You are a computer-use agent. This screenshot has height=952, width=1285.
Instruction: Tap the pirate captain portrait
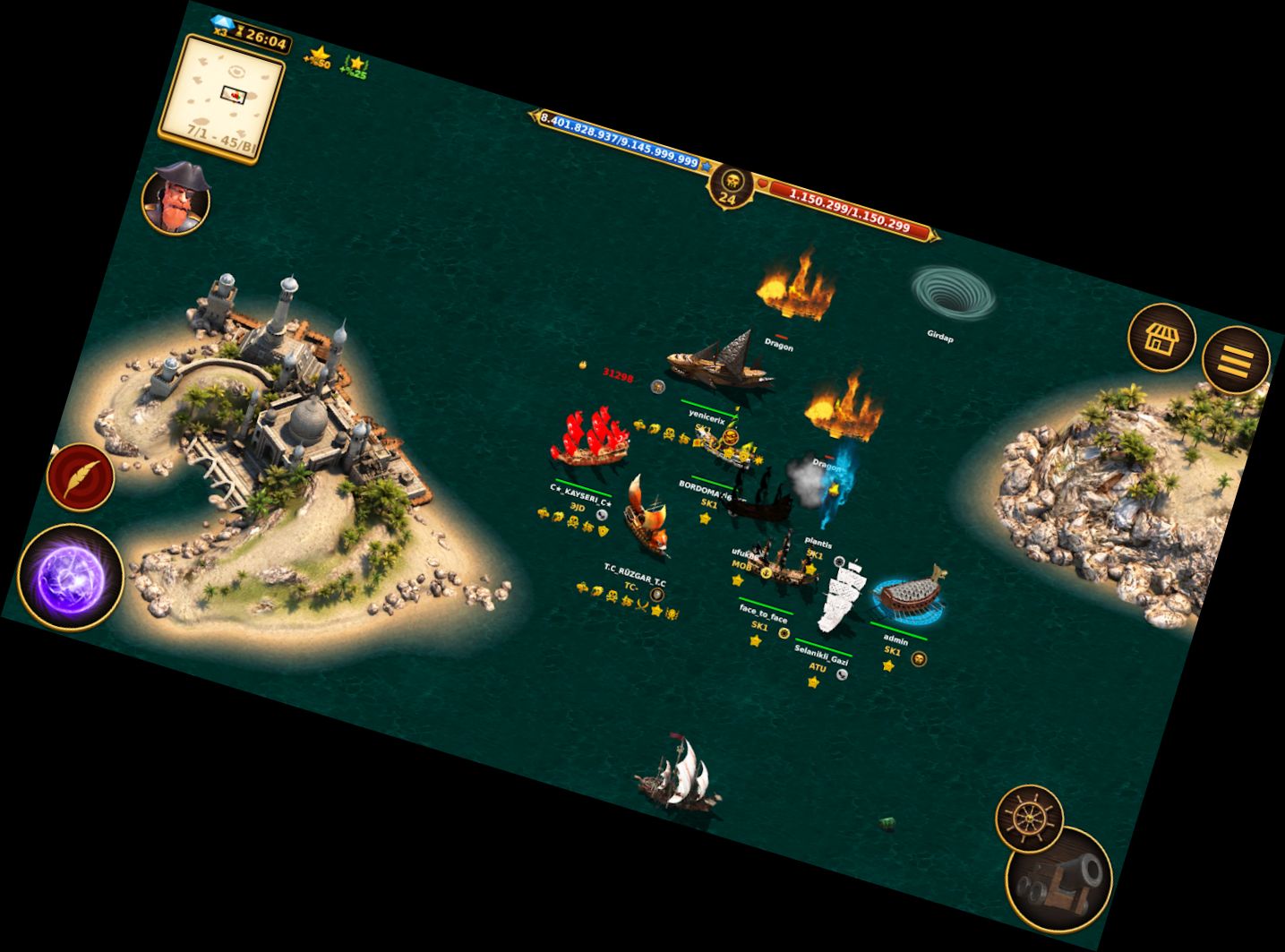176,199
